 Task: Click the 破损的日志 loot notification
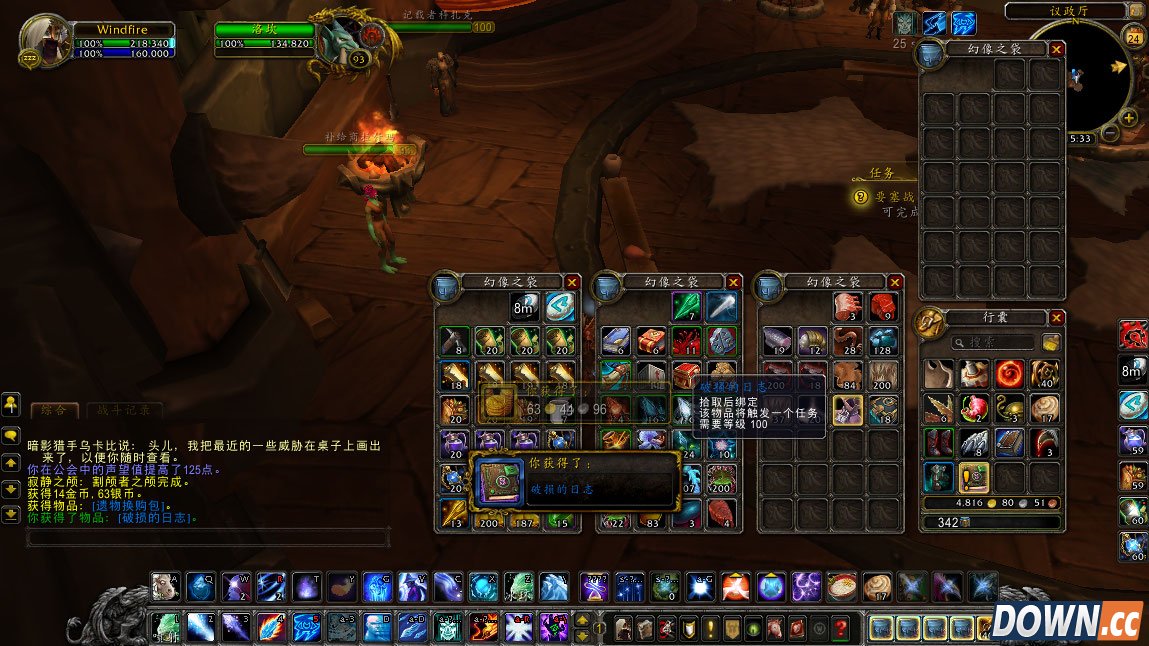tap(574, 479)
